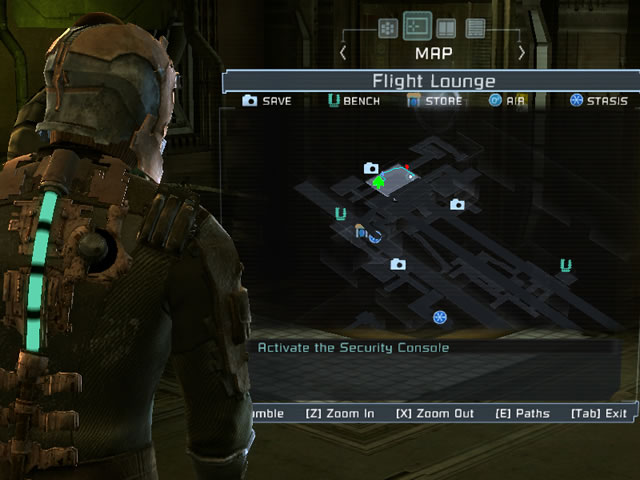Choose the STASIS legend entry
The image size is (640, 480).
coord(598,101)
